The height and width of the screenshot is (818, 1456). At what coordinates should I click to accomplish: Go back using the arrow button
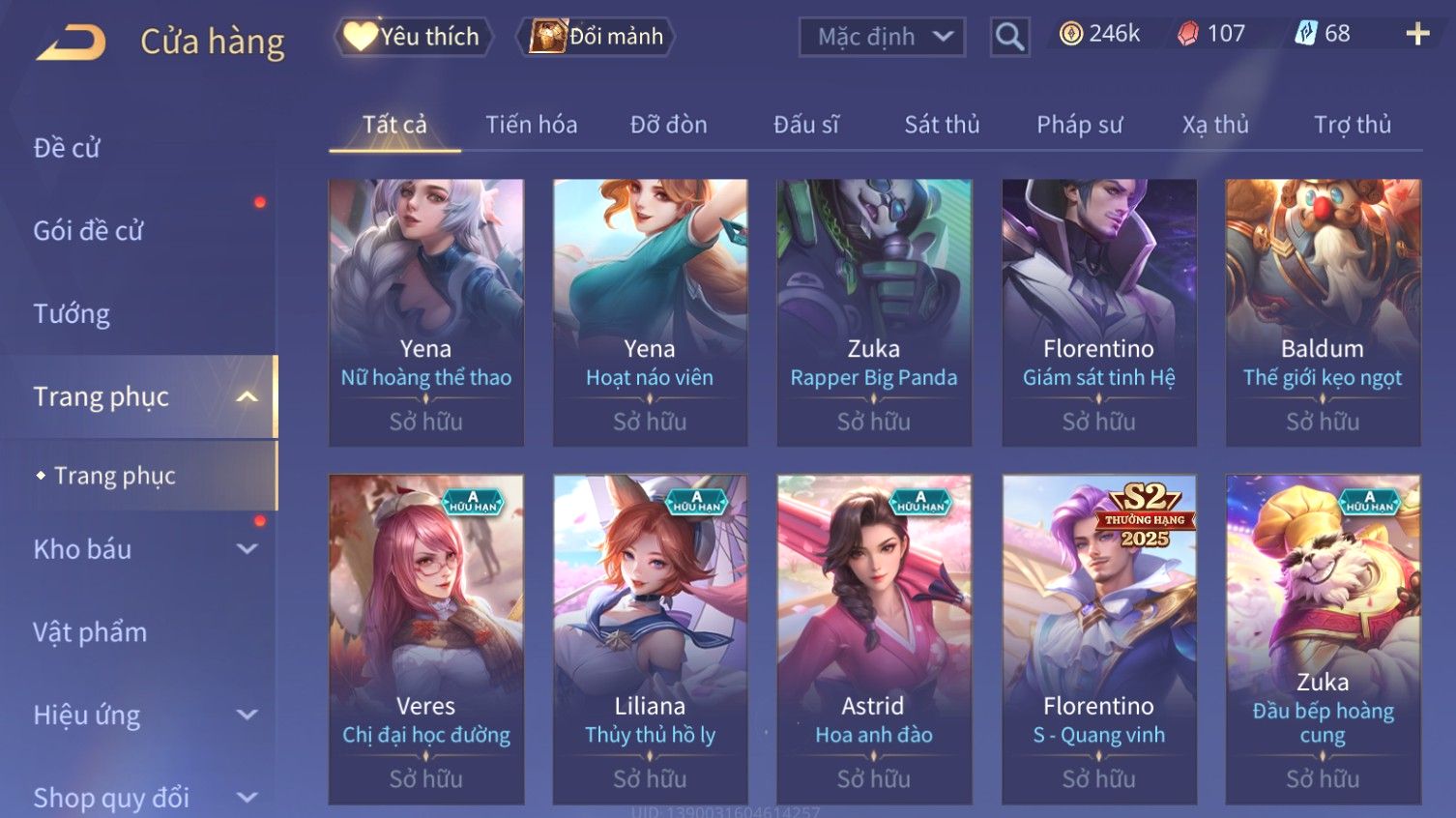(72, 42)
